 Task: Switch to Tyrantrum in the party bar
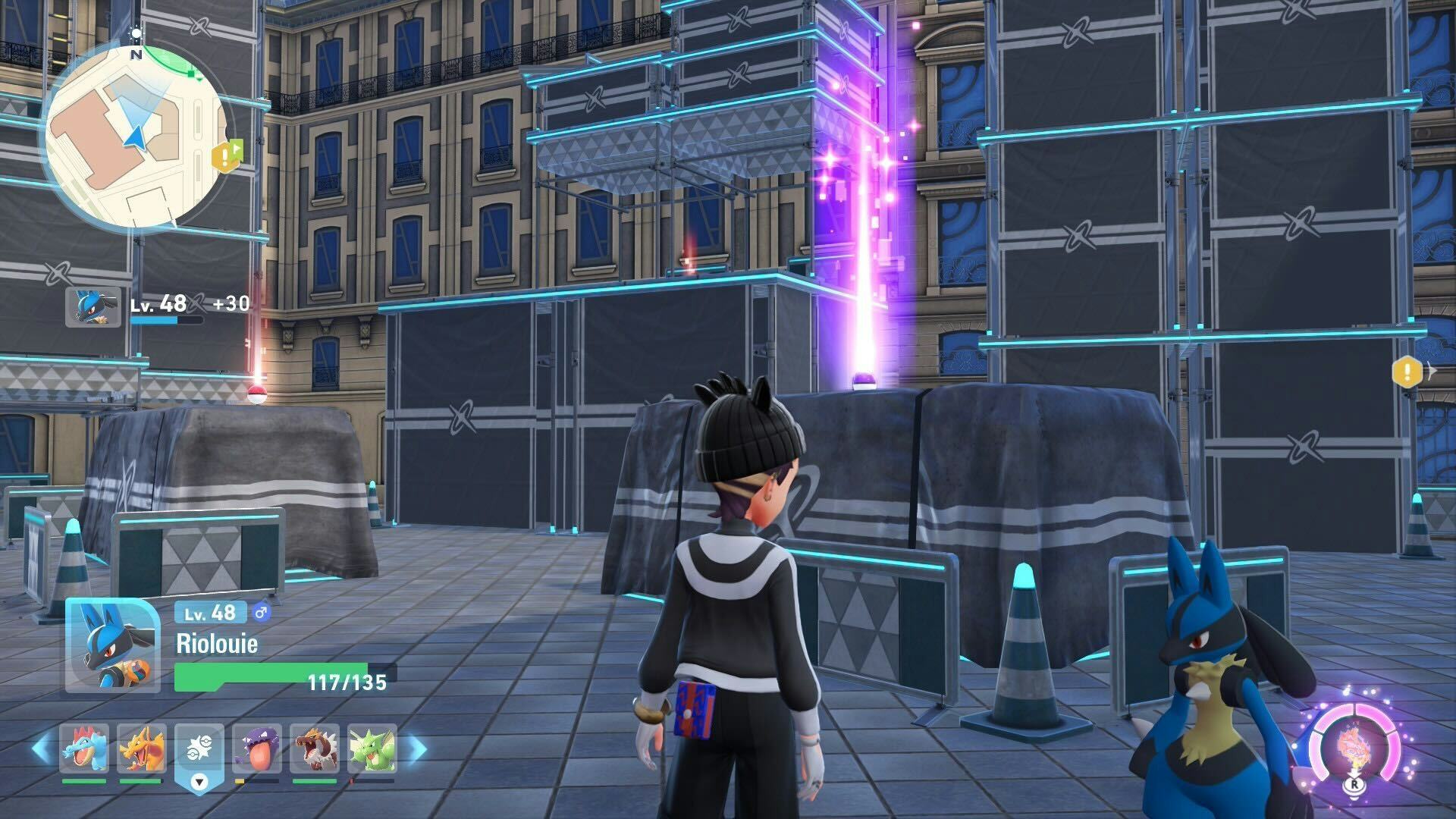[315, 749]
